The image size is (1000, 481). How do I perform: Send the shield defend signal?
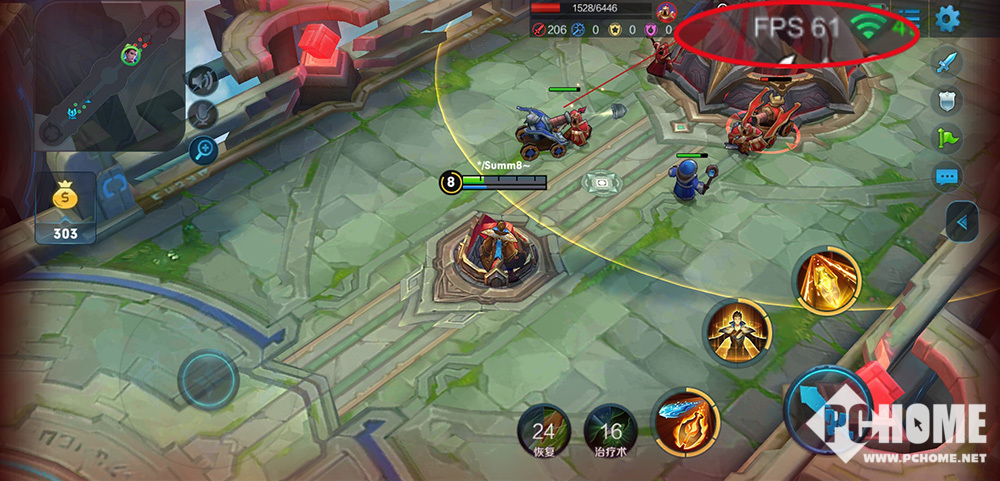point(947,100)
